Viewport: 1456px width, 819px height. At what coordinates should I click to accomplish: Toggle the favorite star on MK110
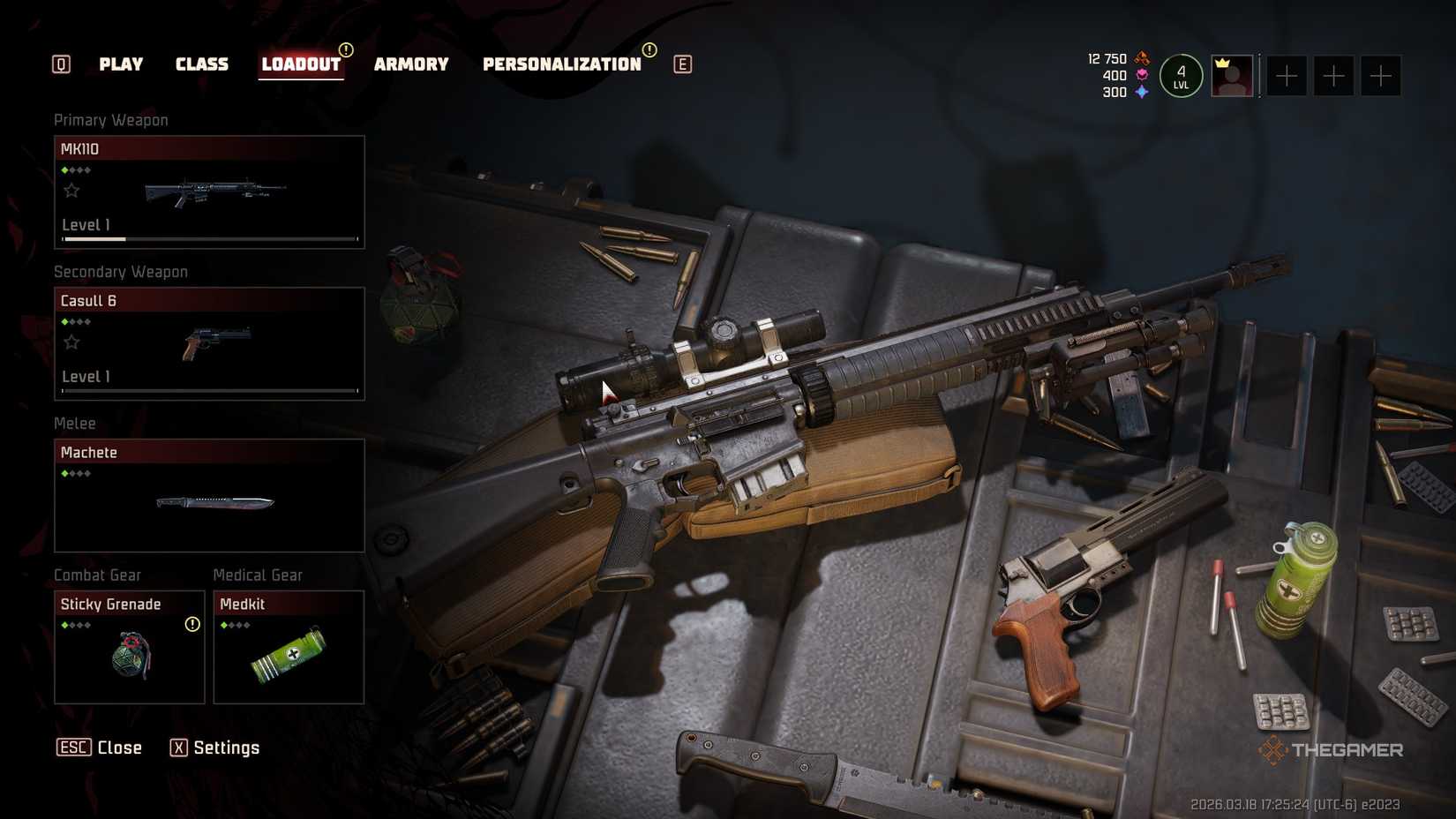pos(71,190)
